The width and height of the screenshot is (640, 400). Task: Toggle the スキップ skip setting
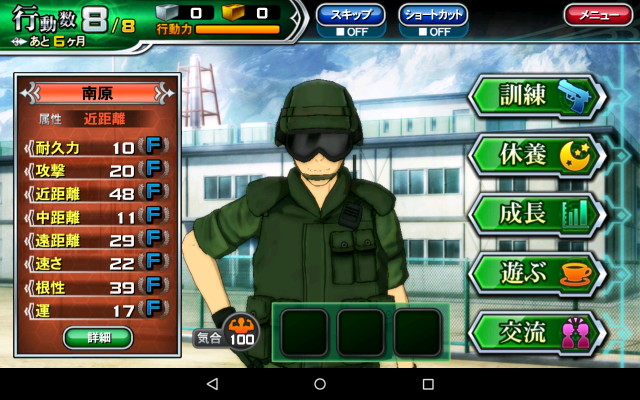click(350, 20)
